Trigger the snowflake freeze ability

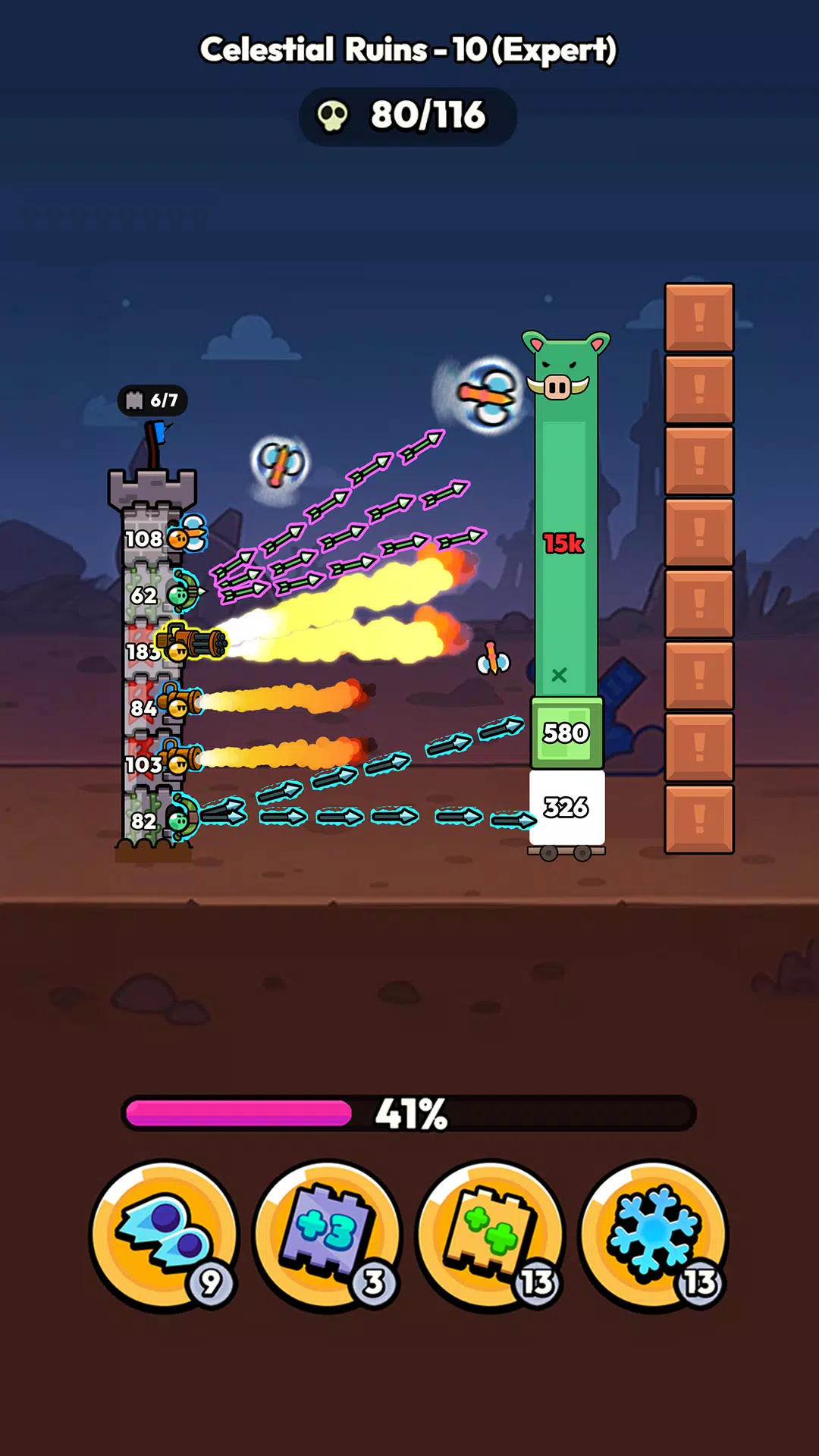pos(654,1236)
